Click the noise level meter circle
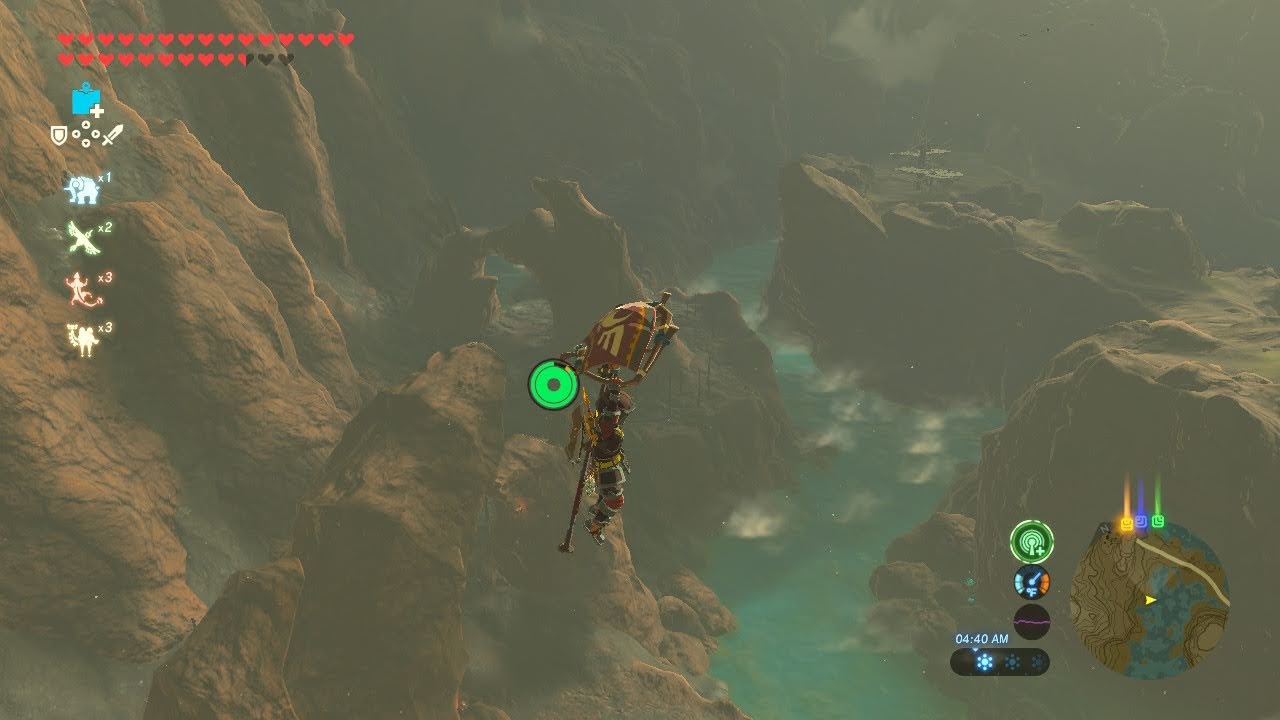Viewport: 1280px width, 720px height. point(1031,621)
